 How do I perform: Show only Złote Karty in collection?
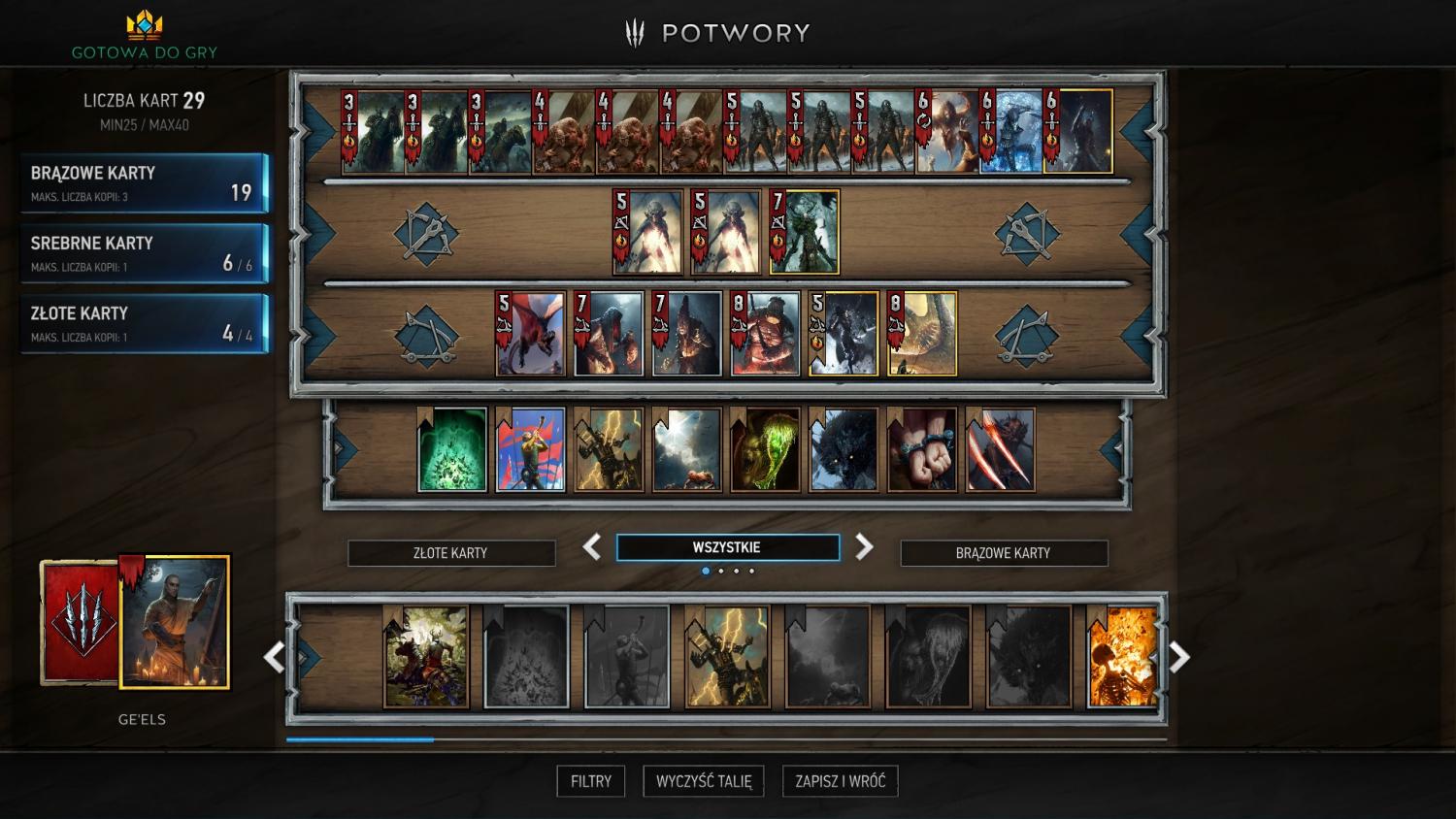point(451,553)
